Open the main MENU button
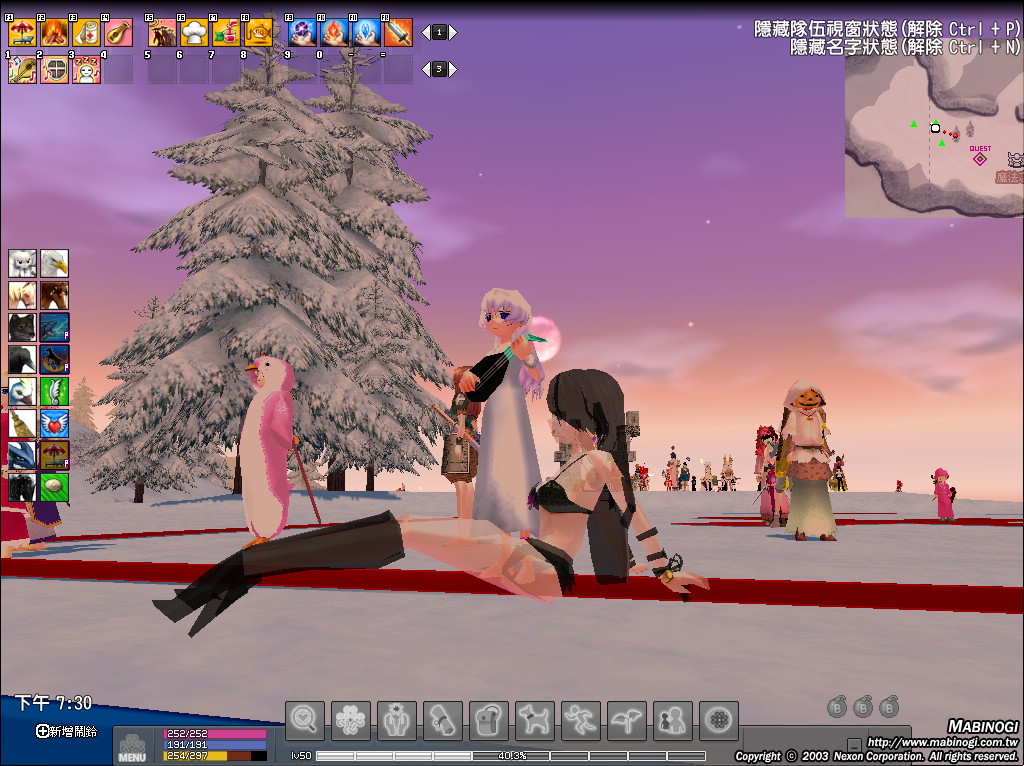 132,747
